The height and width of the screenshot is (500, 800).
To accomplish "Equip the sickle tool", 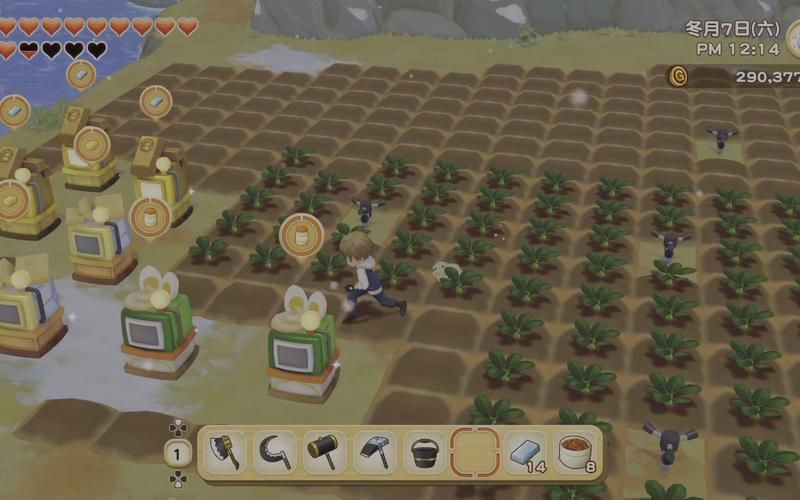I will (x=274, y=452).
